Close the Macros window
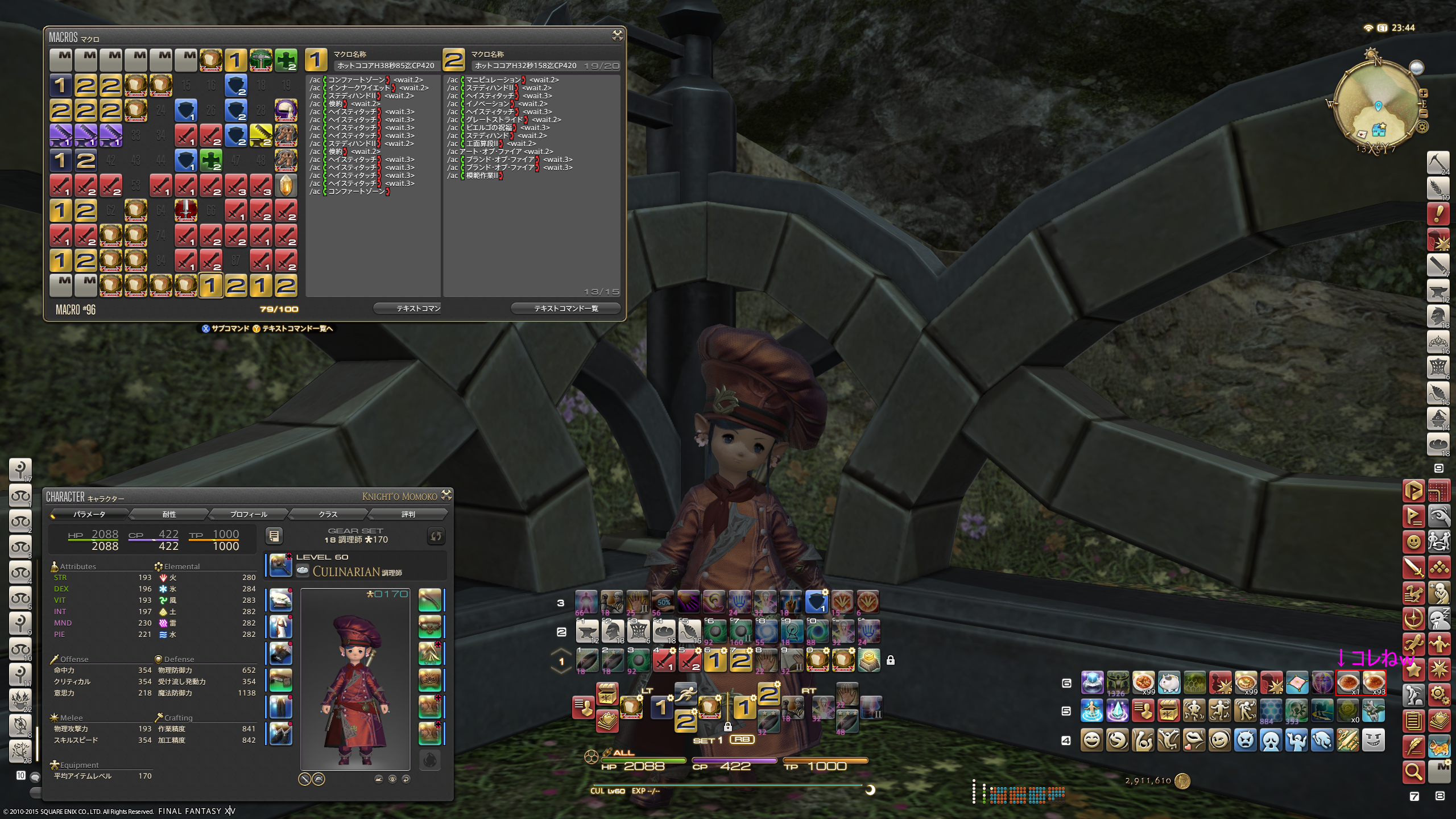 pyautogui.click(x=617, y=36)
